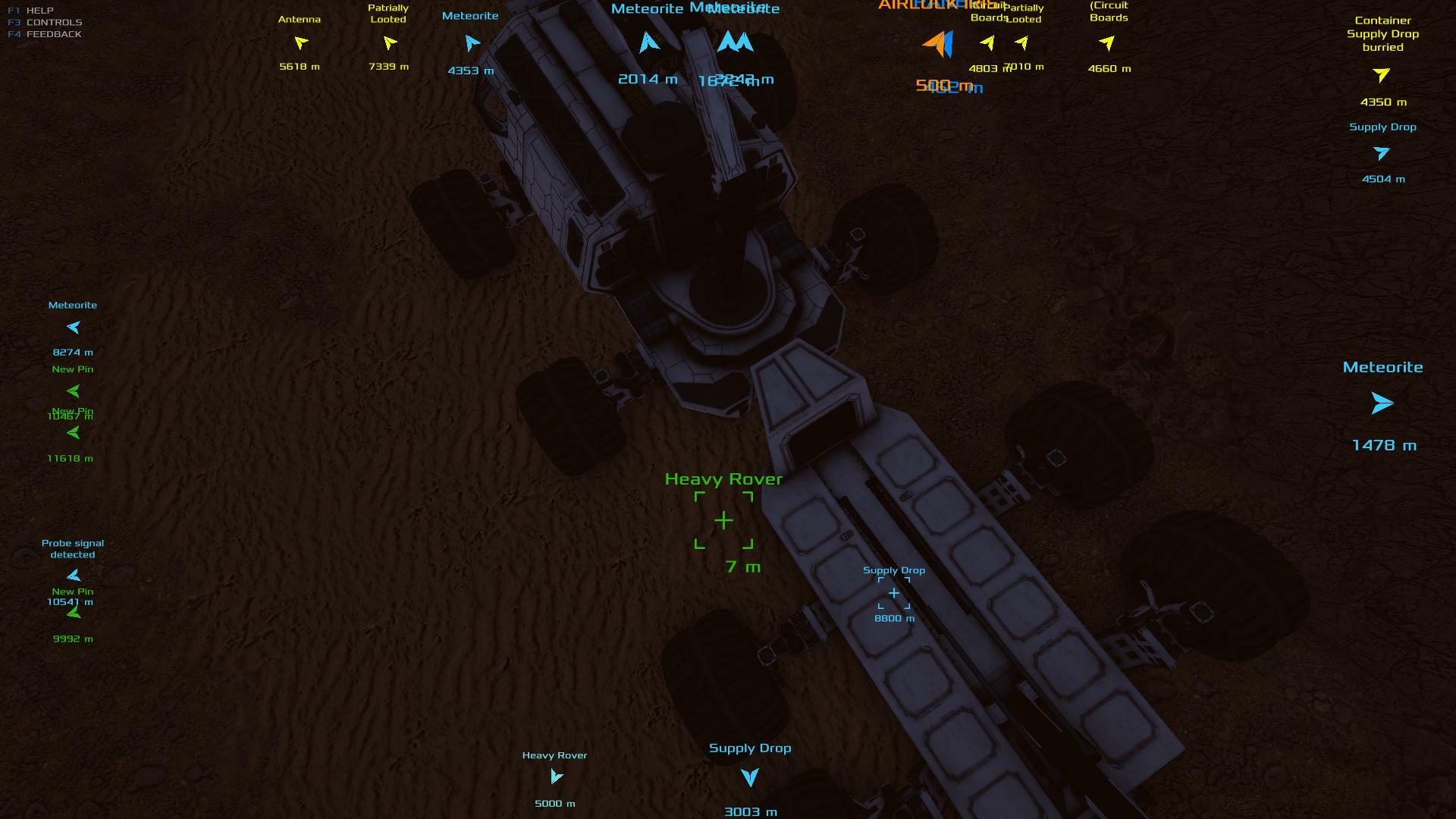The image size is (1456, 819).
Task: Select the Antenna waypoint marker
Action: [x=301, y=42]
